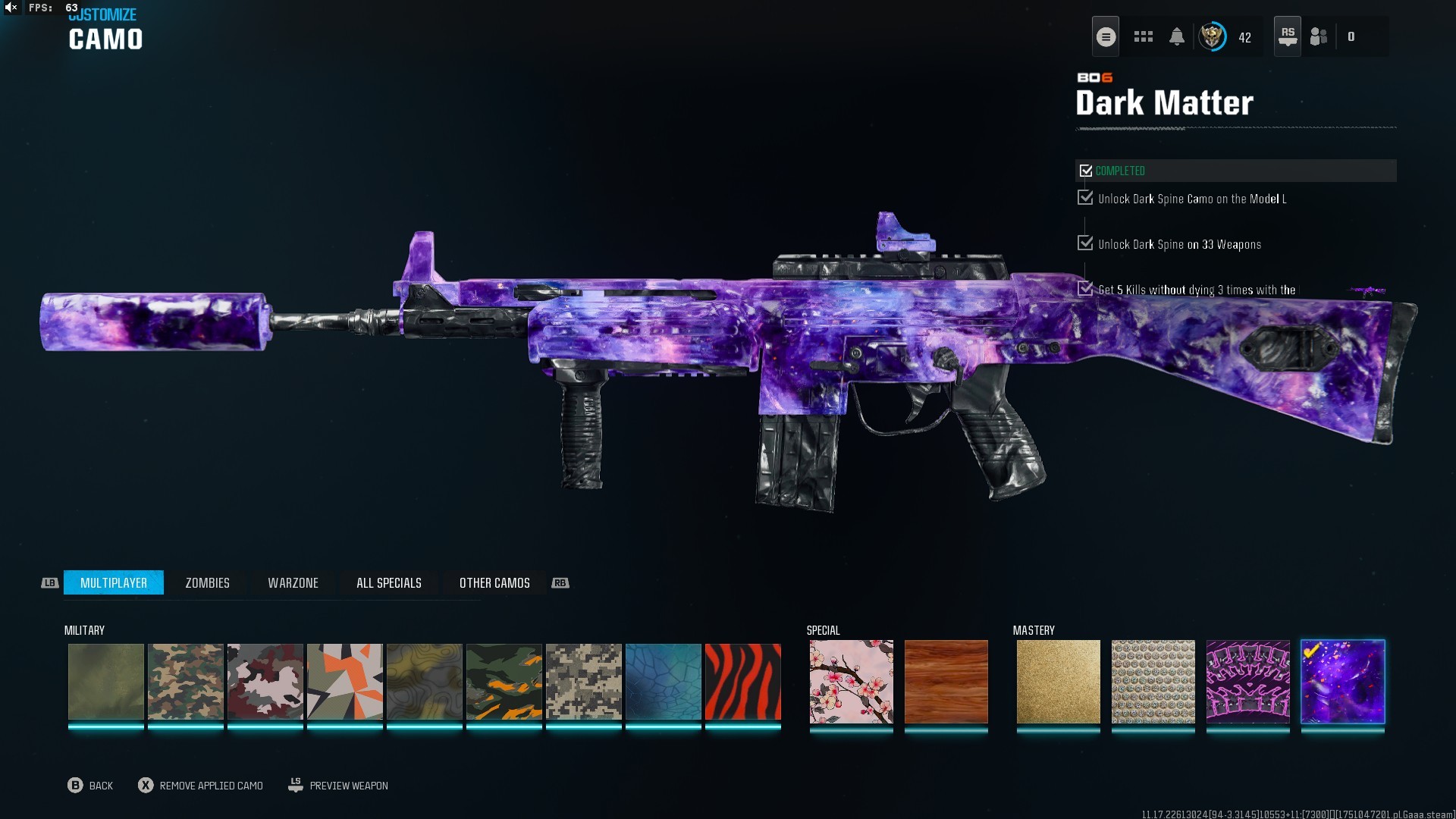
Task: Switch to Other Camos tab
Action: click(x=494, y=582)
